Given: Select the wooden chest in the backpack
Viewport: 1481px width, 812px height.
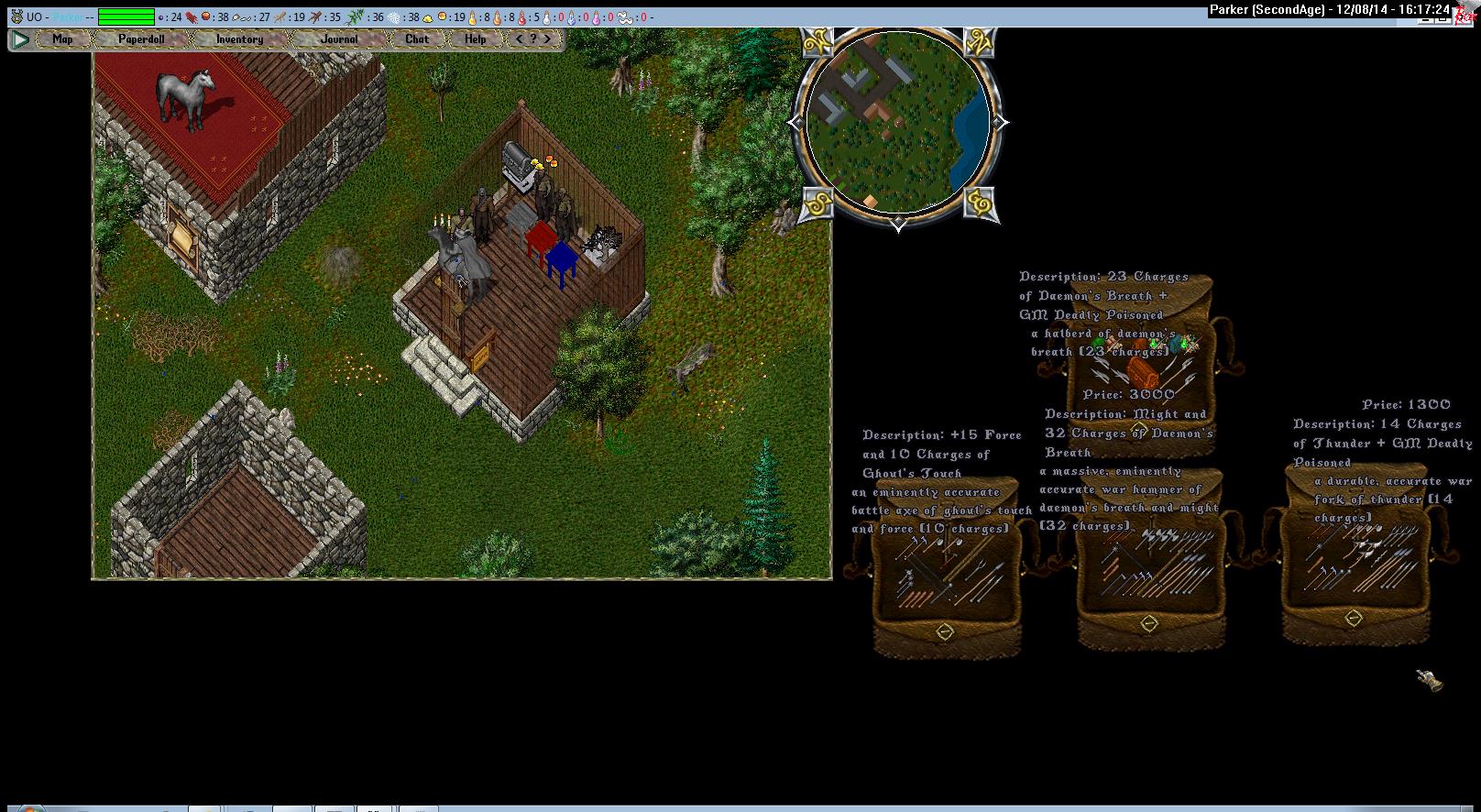Looking at the screenshot, I should tap(1142, 372).
